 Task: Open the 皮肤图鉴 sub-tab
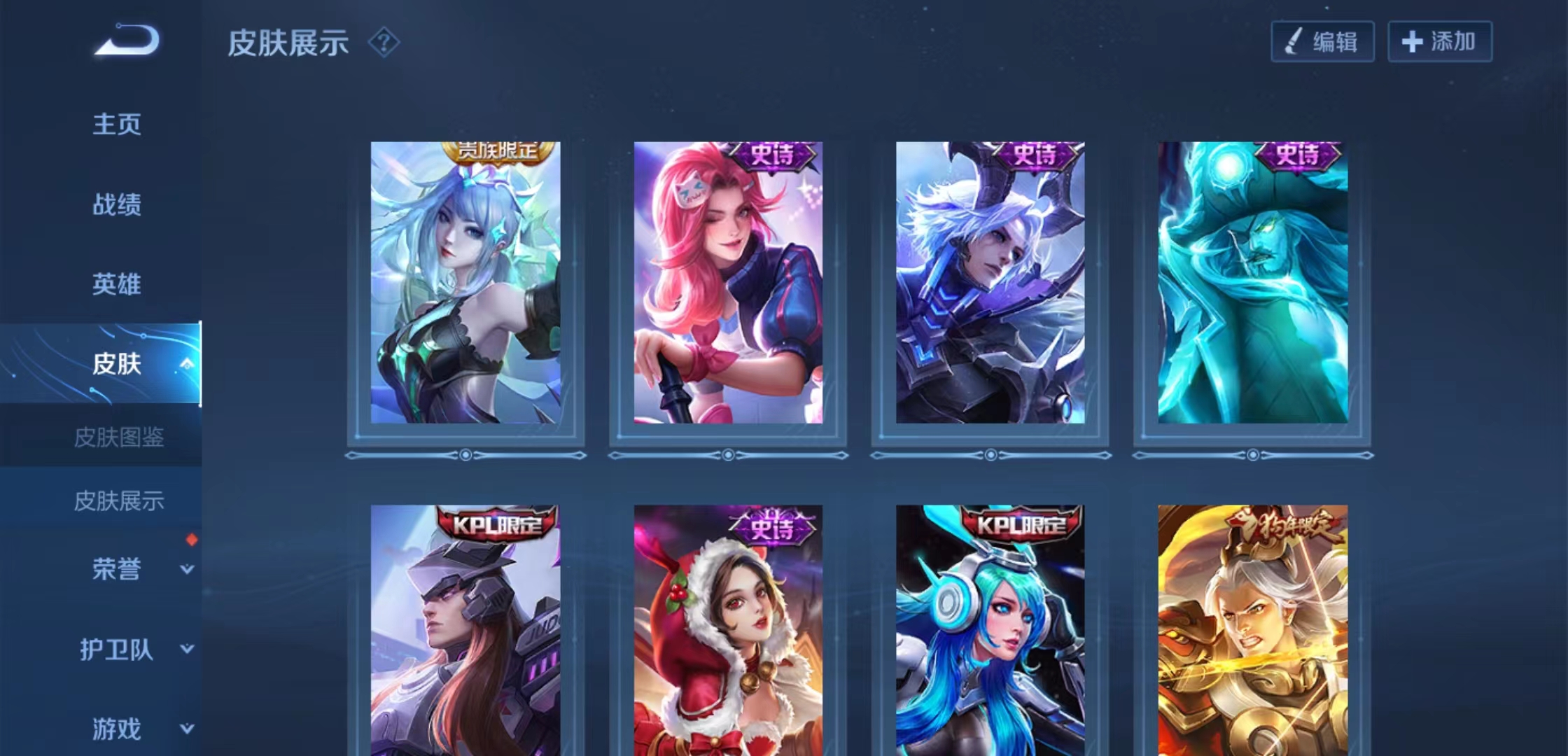coord(119,437)
